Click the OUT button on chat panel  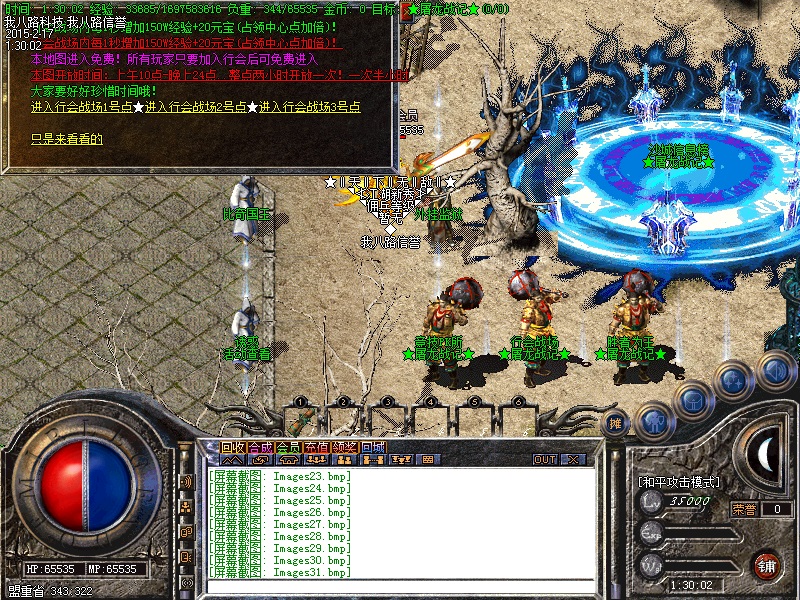[x=545, y=460]
